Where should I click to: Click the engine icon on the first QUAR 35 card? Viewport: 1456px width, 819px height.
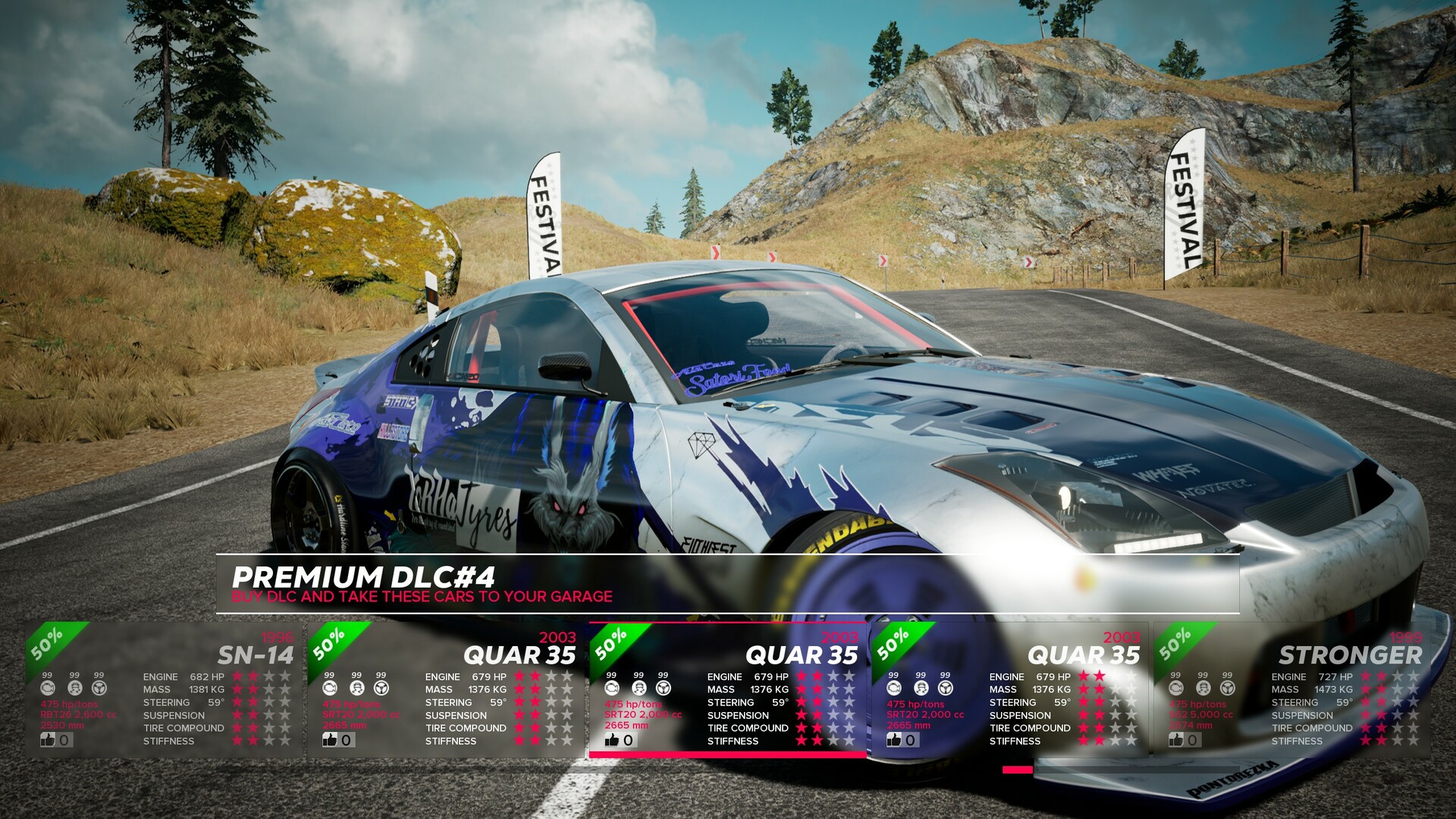point(329,689)
